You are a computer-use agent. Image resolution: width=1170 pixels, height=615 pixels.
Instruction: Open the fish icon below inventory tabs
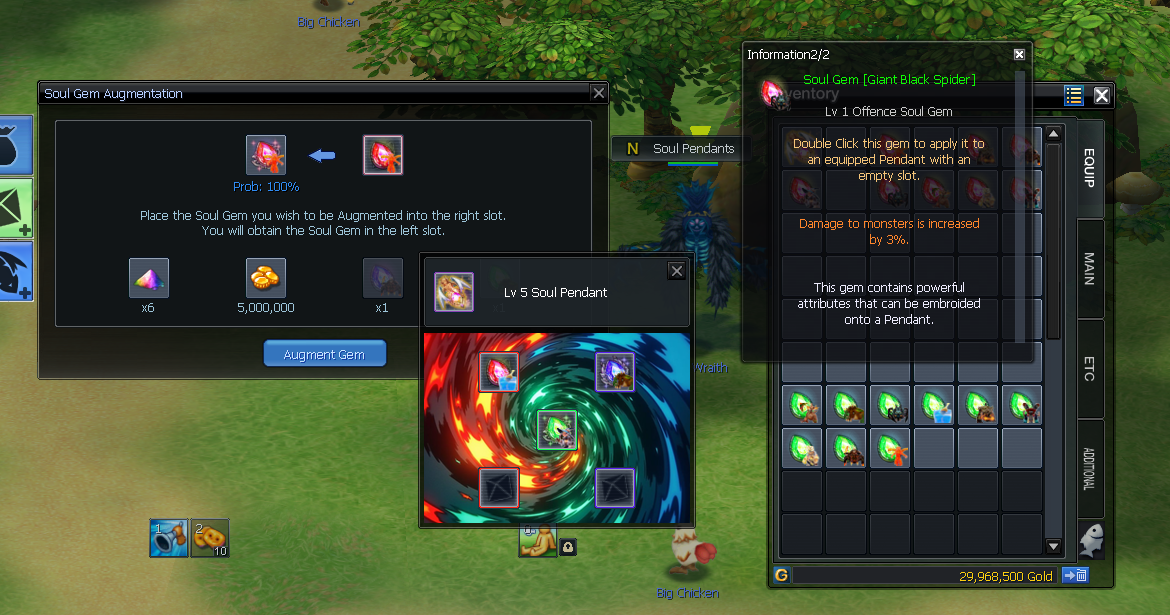click(1090, 540)
